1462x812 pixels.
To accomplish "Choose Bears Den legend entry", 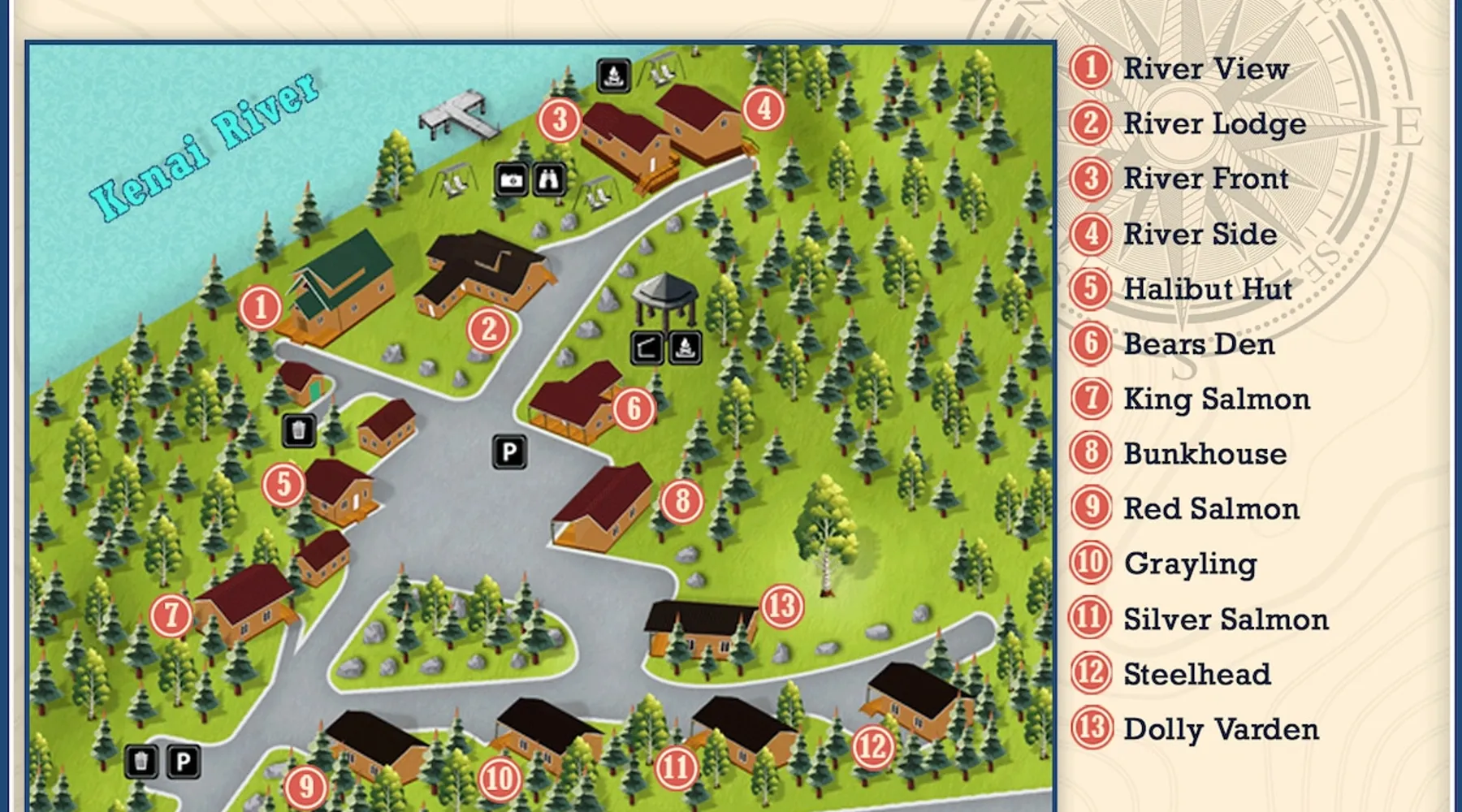I will (1199, 344).
